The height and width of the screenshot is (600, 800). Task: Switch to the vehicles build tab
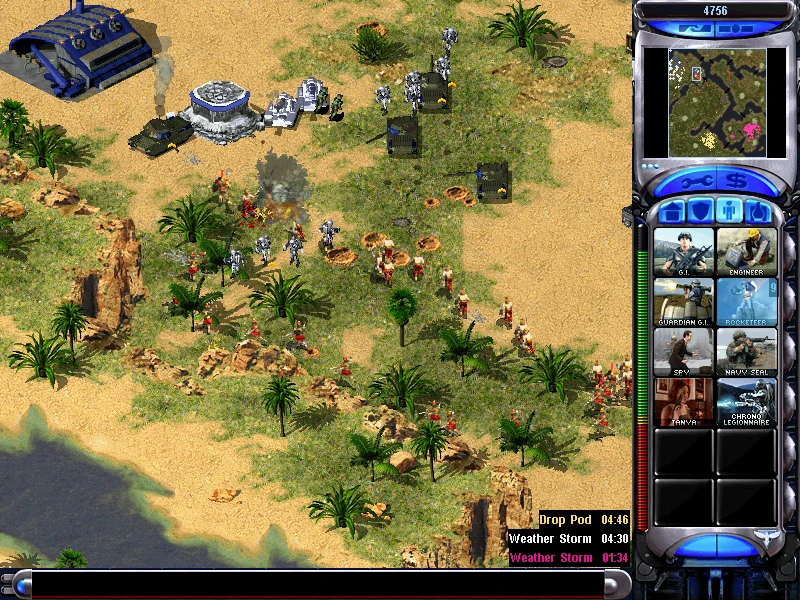point(757,211)
